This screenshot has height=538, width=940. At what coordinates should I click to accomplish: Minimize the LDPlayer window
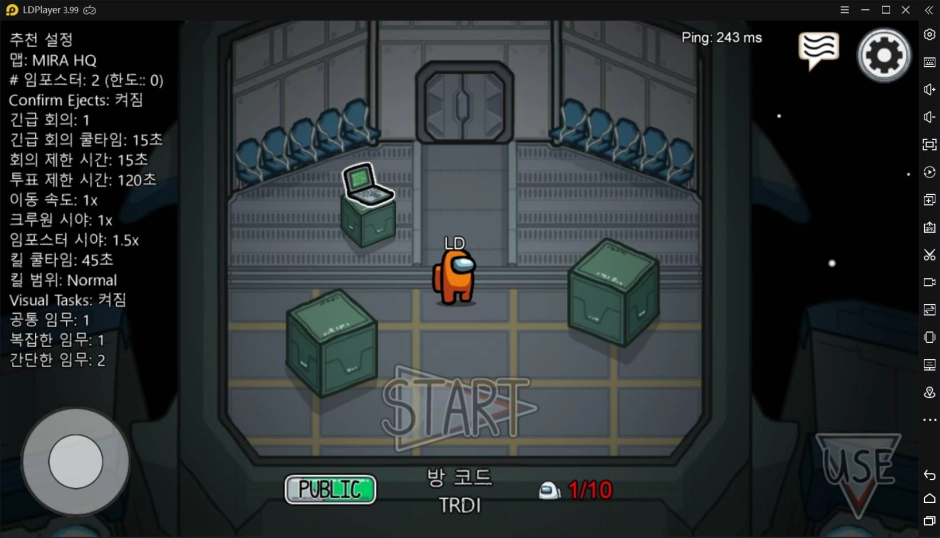coord(864,9)
